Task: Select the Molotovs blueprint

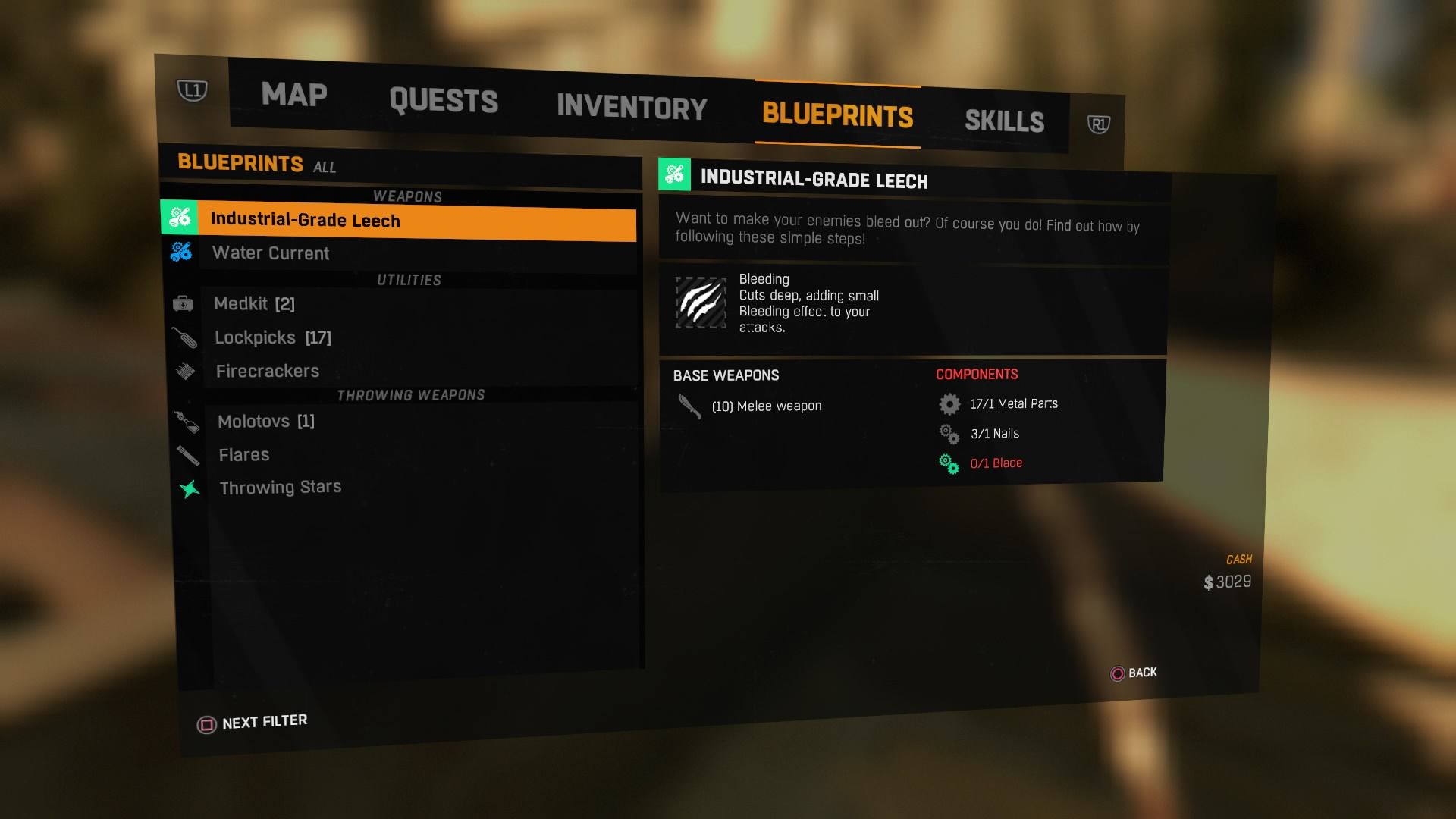Action: [x=266, y=422]
